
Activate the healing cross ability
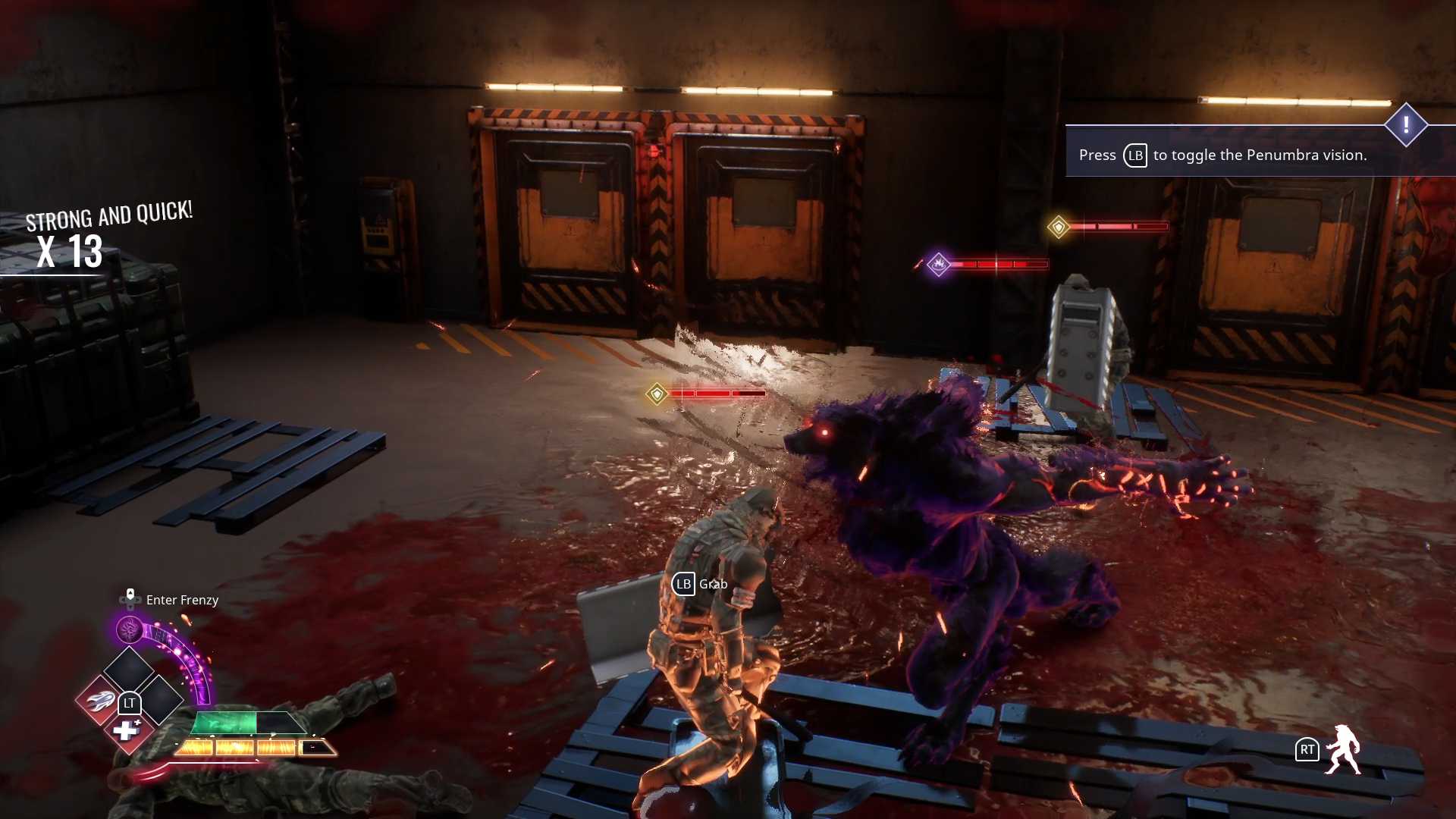coord(126,731)
